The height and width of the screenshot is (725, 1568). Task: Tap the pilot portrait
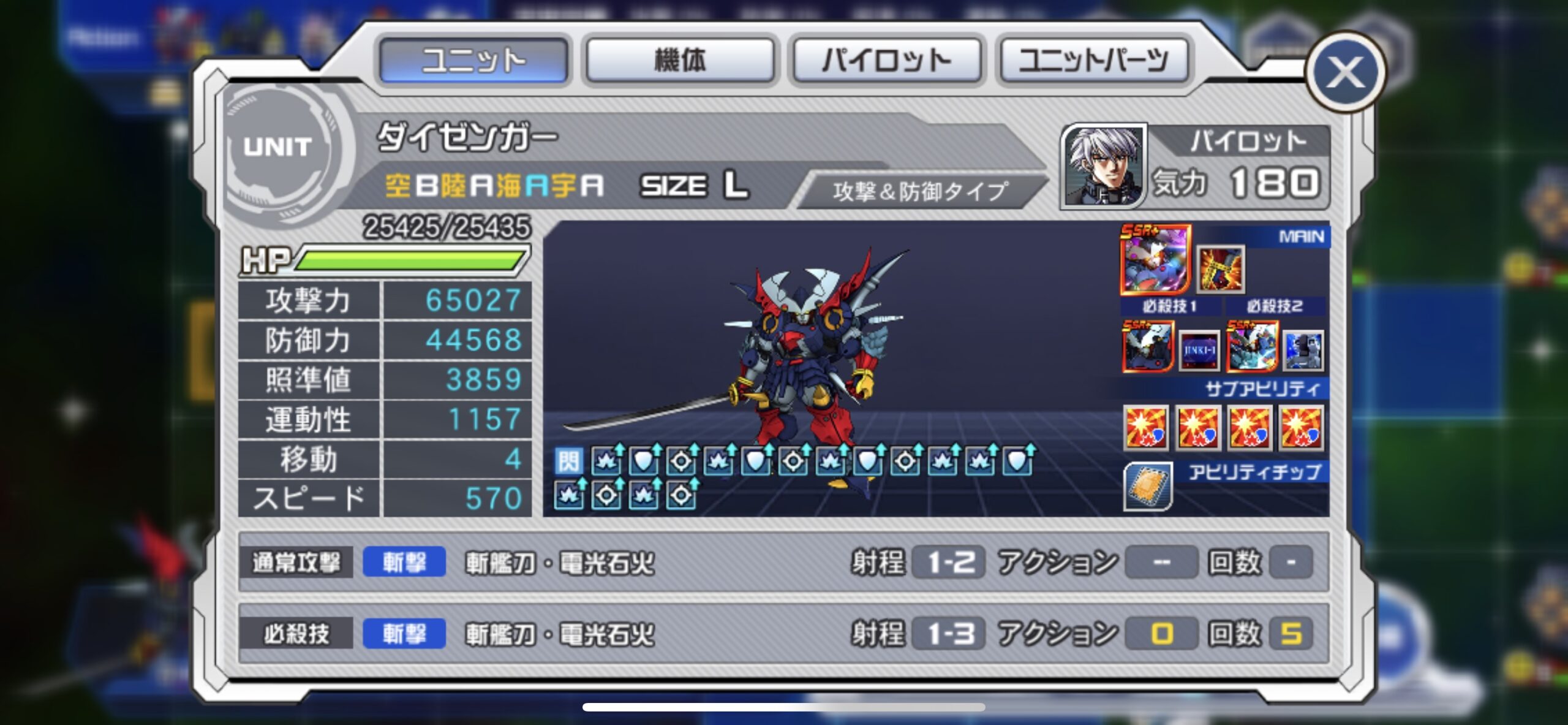pyautogui.click(x=1103, y=165)
